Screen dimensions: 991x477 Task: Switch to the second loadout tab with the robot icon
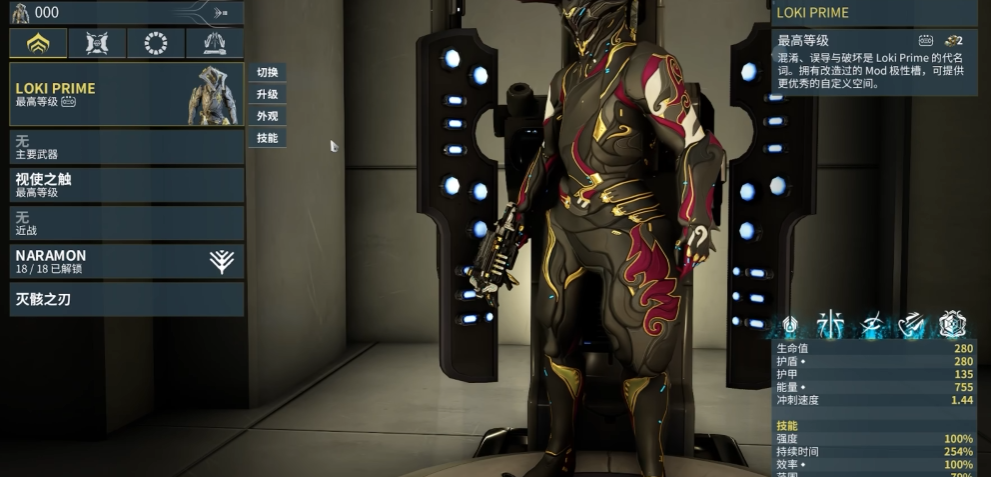pyautogui.click(x=98, y=43)
